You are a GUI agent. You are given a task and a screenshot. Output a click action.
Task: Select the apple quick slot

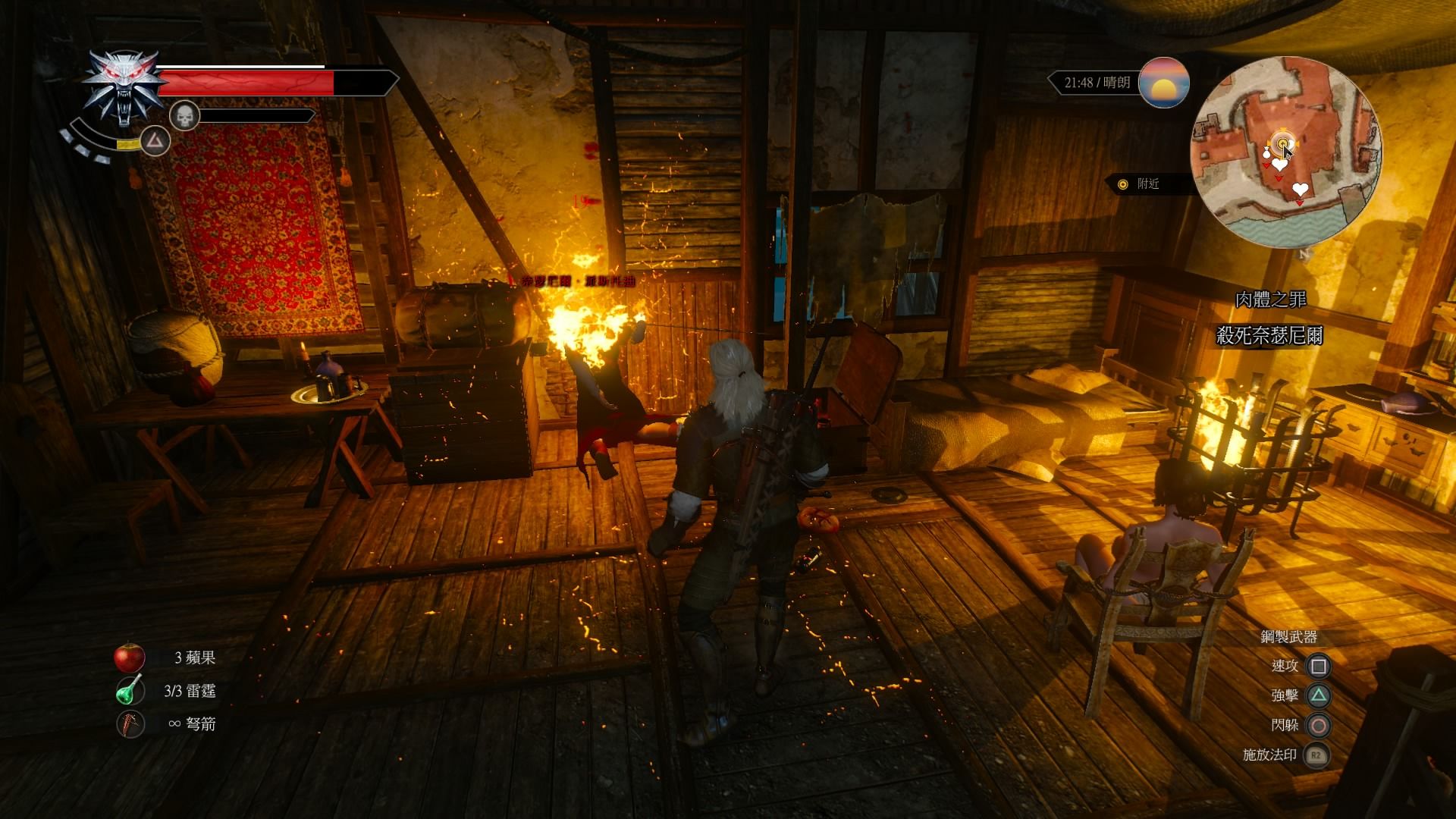(130, 657)
